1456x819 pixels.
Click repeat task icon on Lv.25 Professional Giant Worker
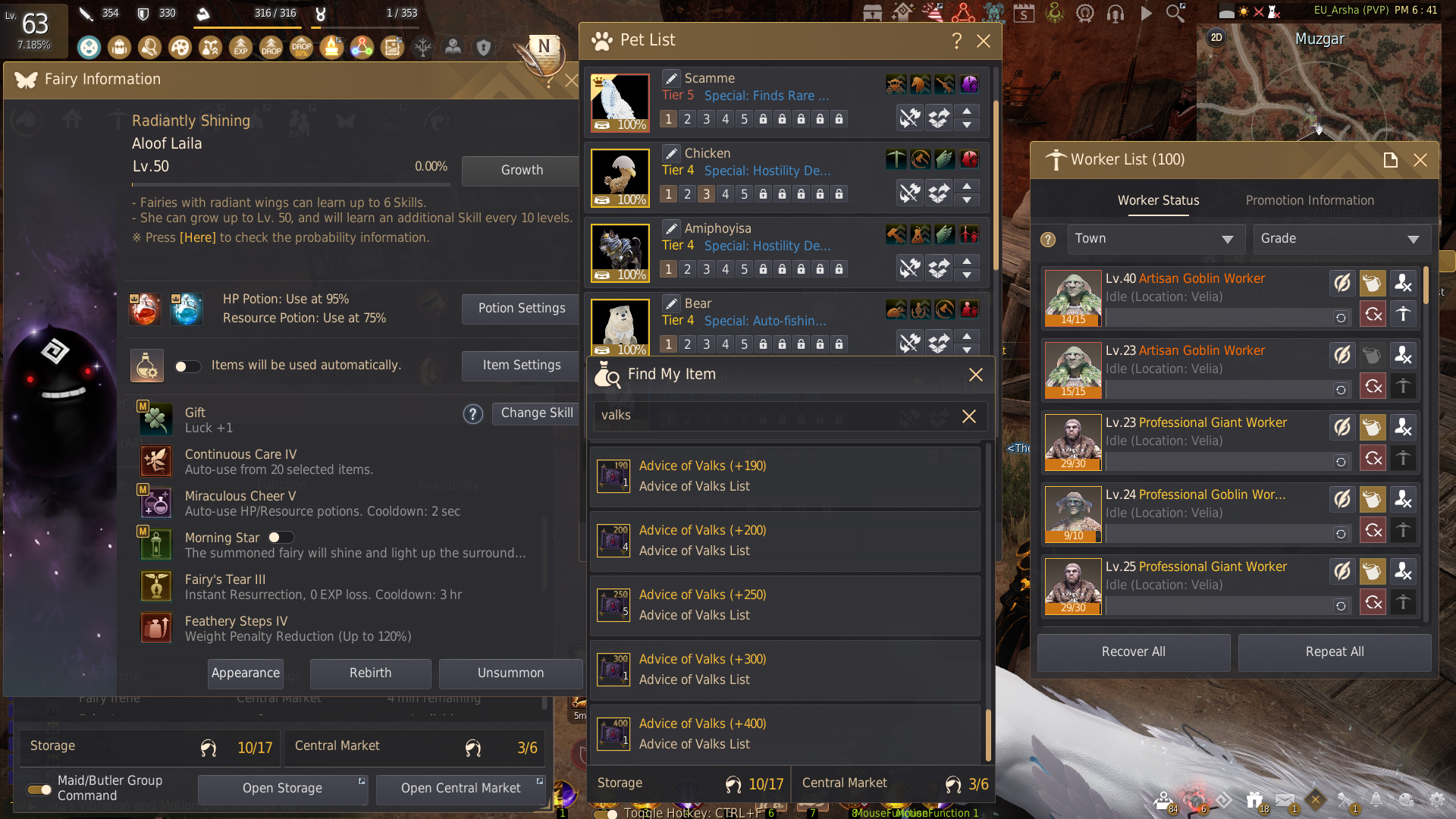click(1373, 603)
